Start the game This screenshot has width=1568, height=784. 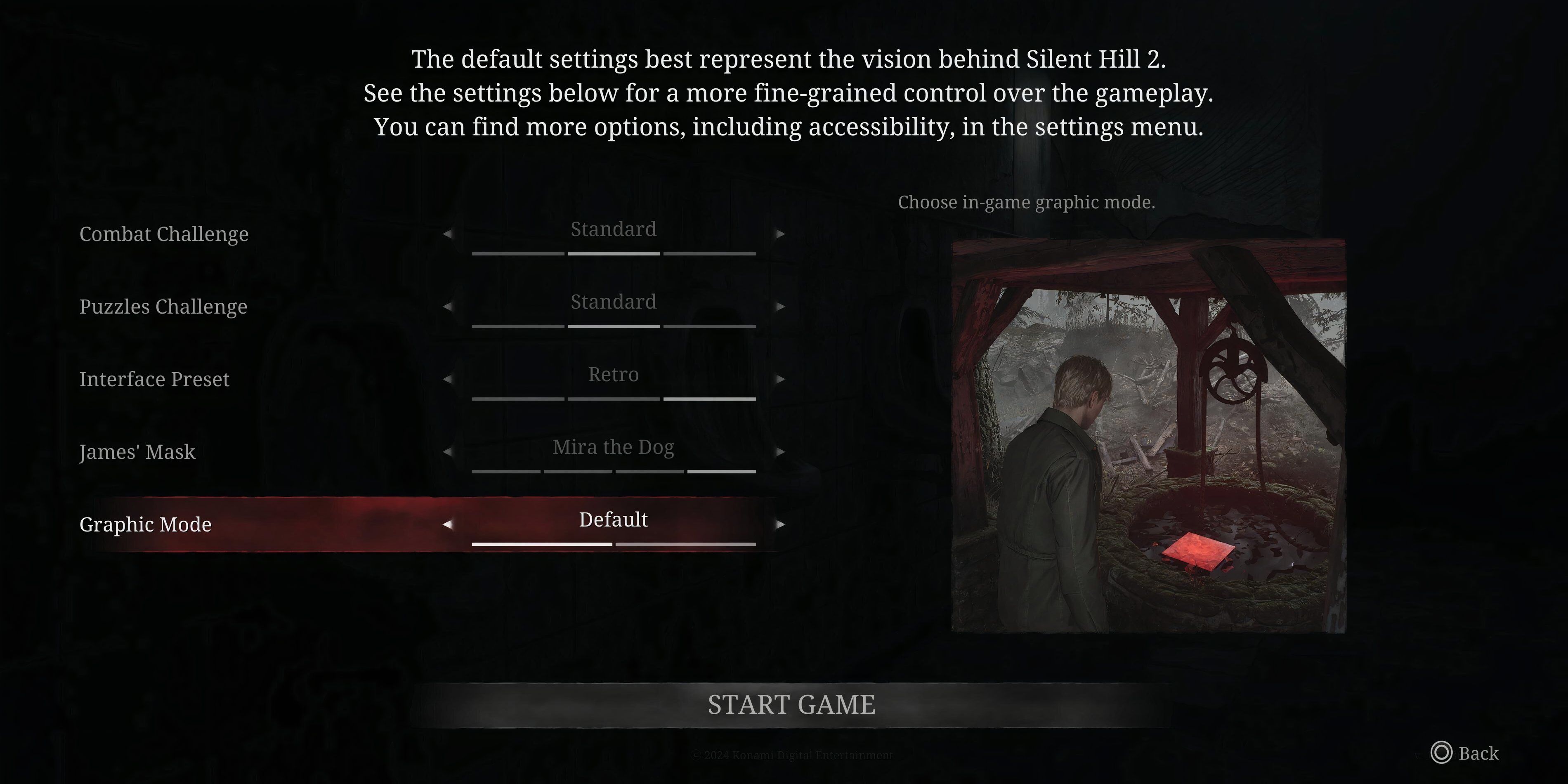click(x=791, y=705)
